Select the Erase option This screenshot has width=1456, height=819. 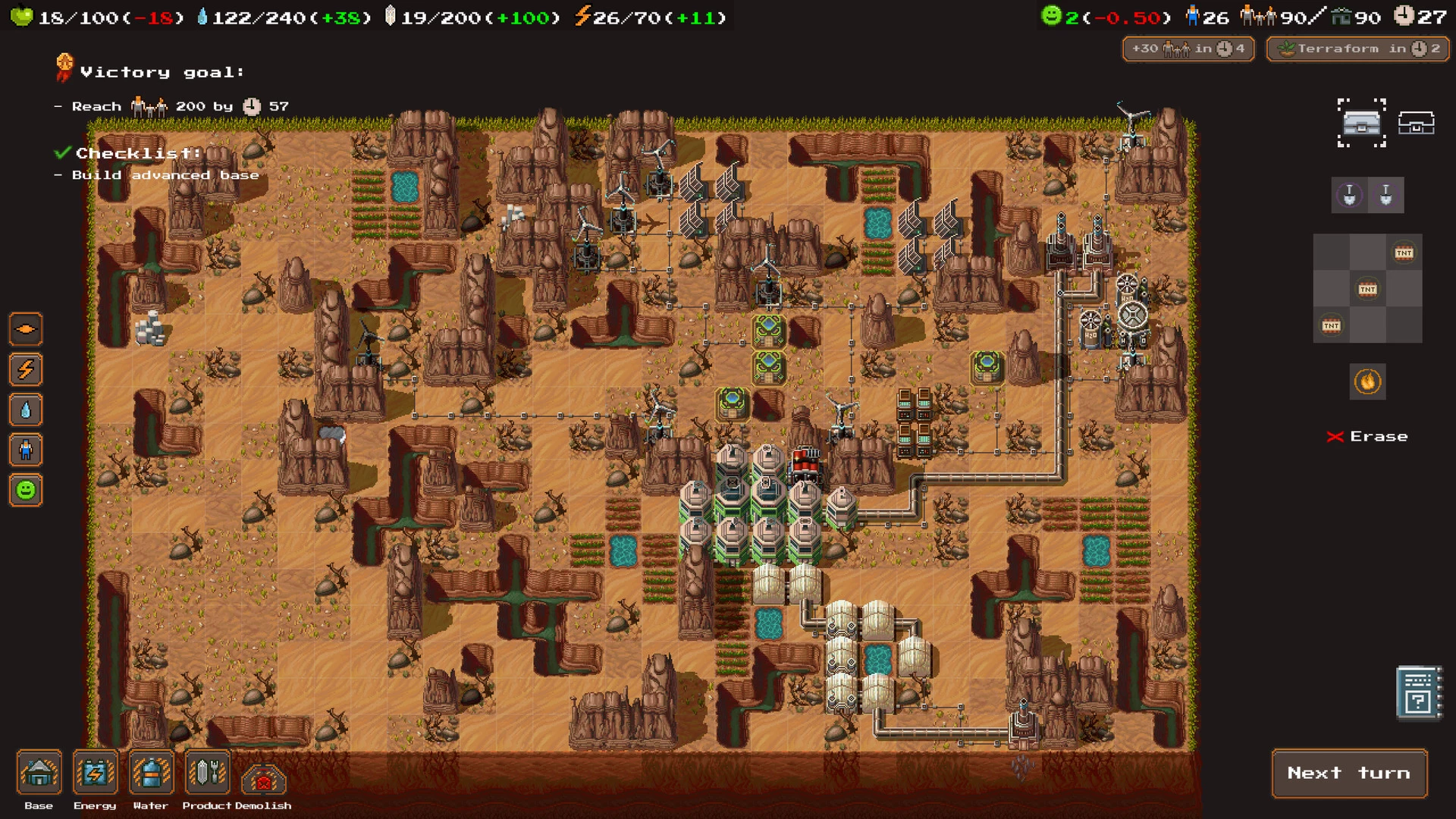click(x=1367, y=437)
